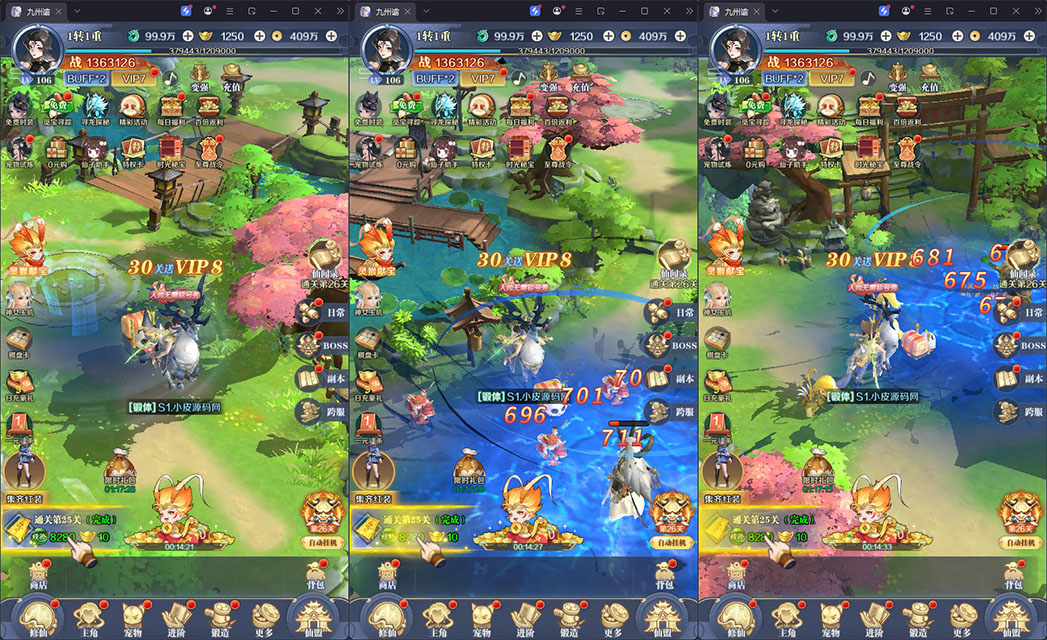Open BUFF*2 details in the rightmost window
The image size is (1047, 640).
pos(784,78)
